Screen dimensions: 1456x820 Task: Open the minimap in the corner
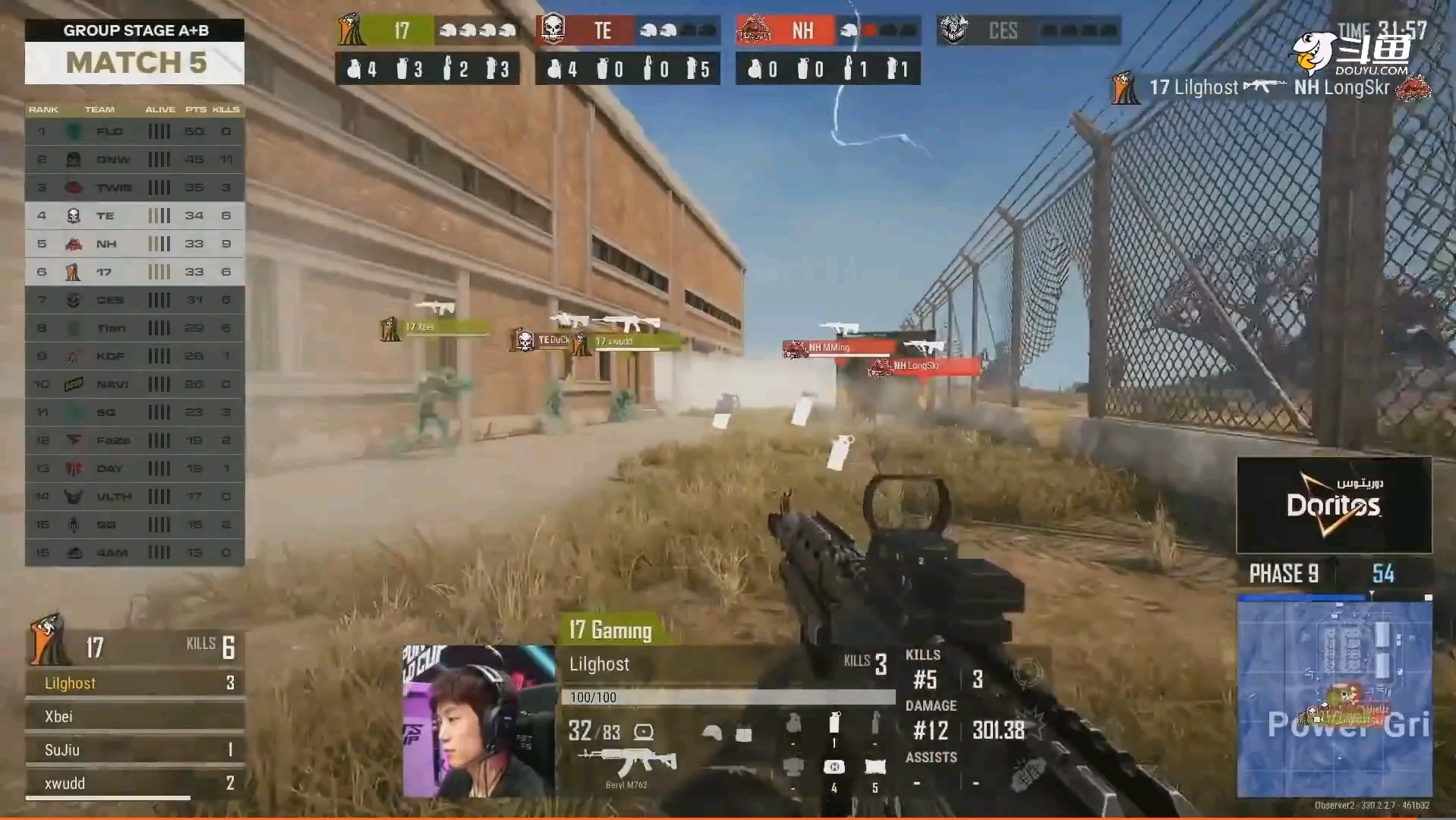(x=1334, y=697)
